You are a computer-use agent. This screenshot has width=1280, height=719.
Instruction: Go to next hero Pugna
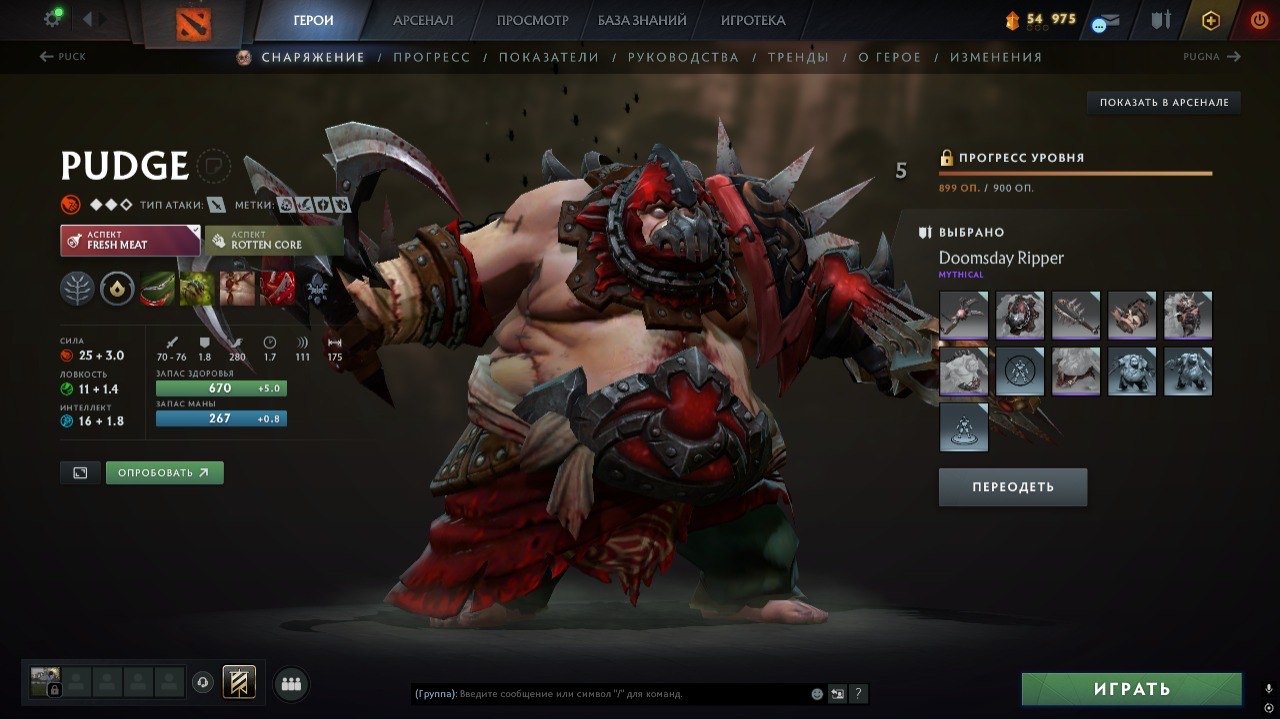point(1211,57)
